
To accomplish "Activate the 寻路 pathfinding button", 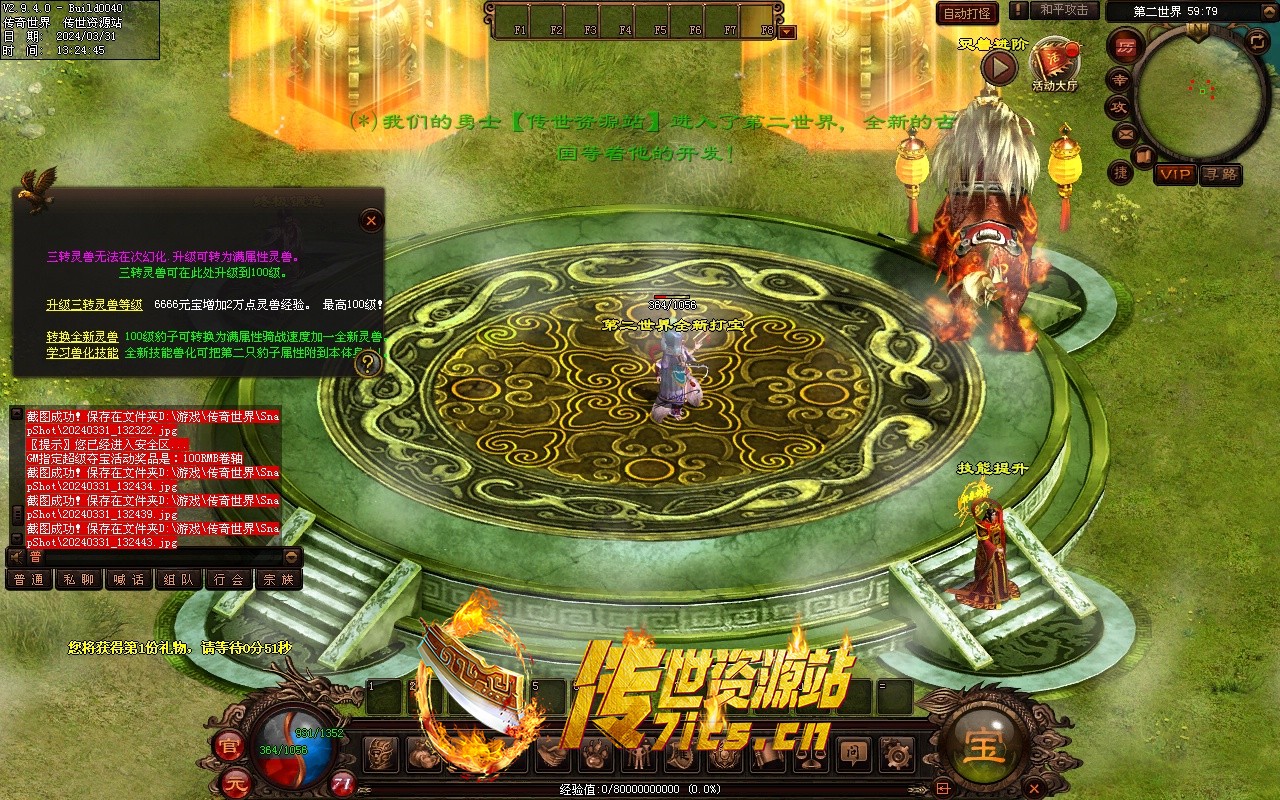I will 1220,174.
